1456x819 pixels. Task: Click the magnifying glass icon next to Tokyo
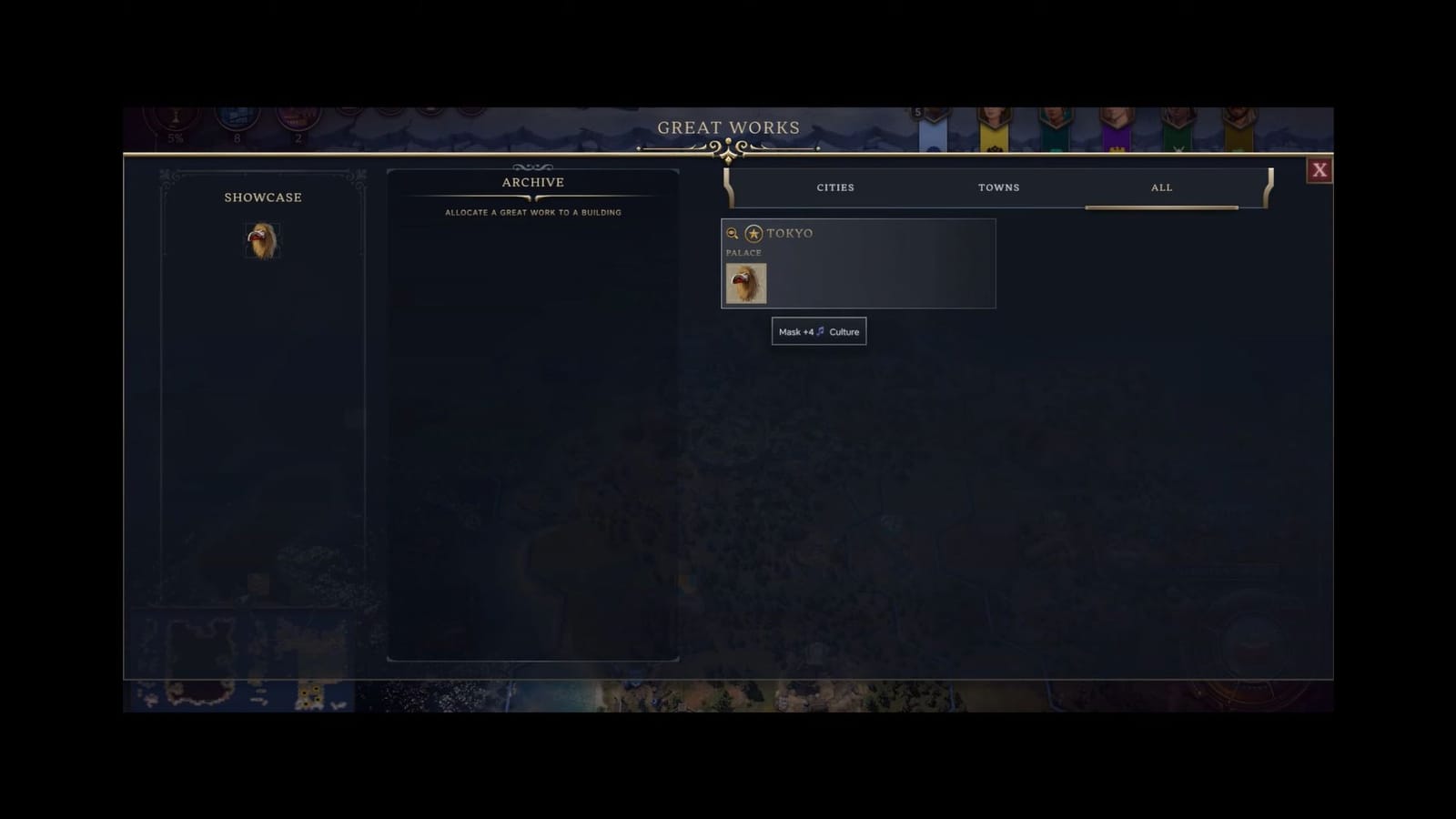click(x=731, y=234)
